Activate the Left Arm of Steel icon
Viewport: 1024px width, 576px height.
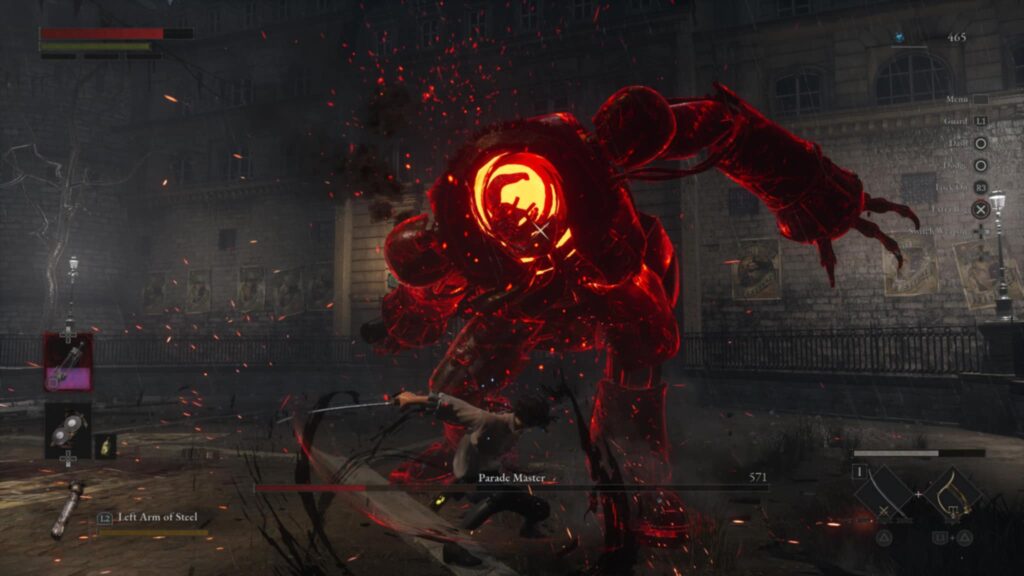(67, 510)
